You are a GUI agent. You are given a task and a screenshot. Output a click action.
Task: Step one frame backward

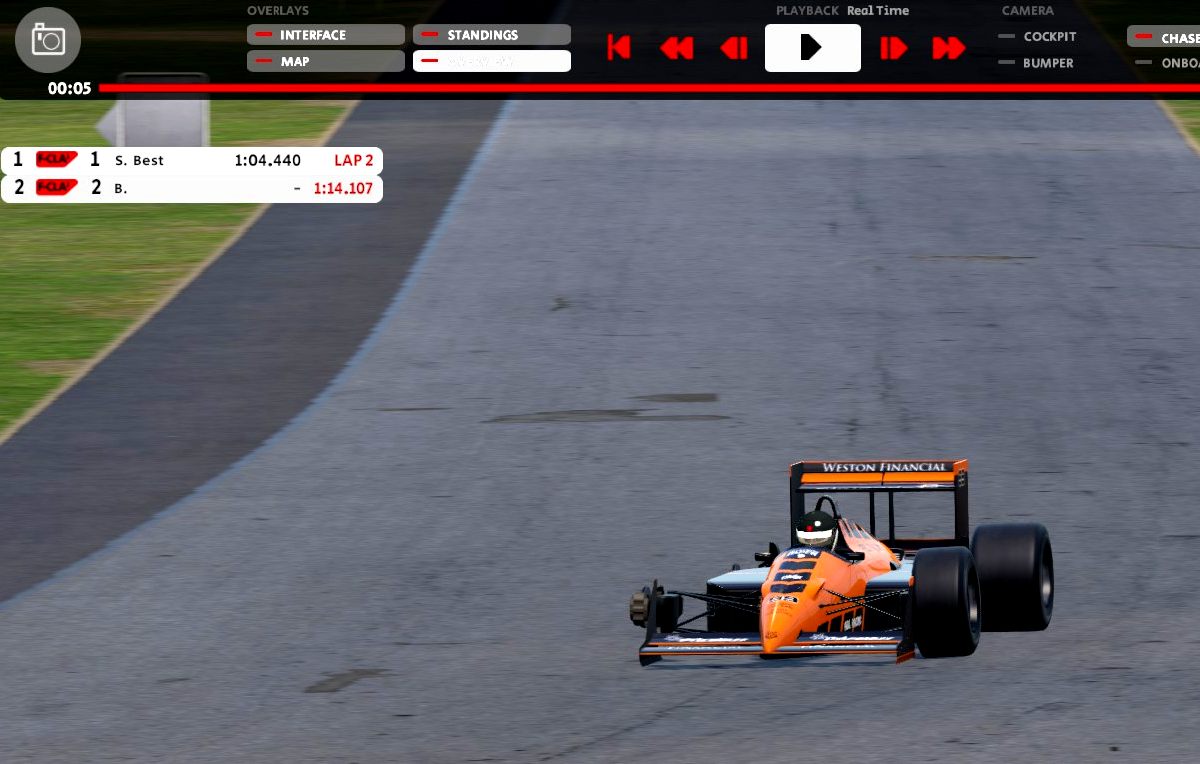734,48
